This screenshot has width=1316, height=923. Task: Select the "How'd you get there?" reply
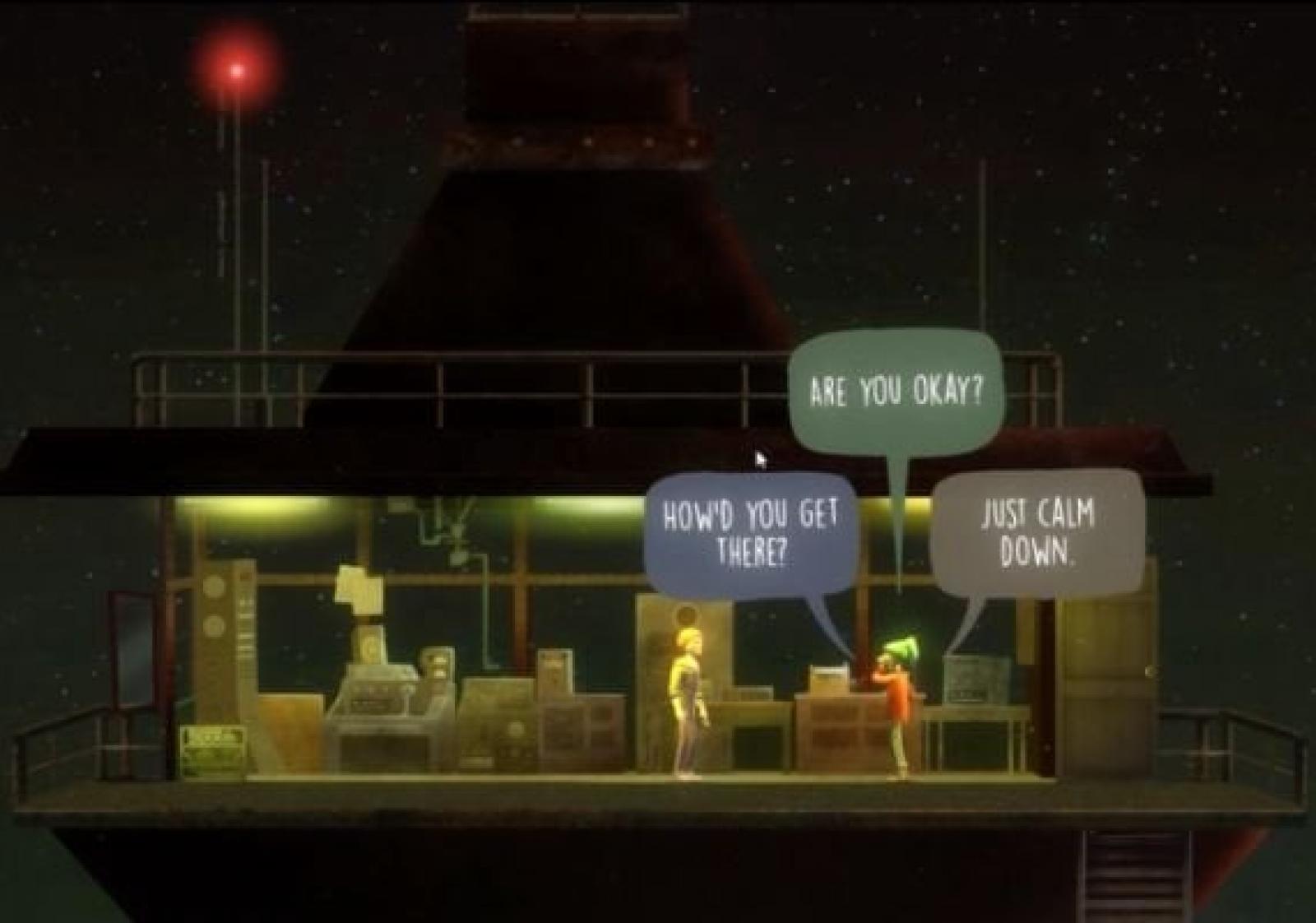click(750, 532)
